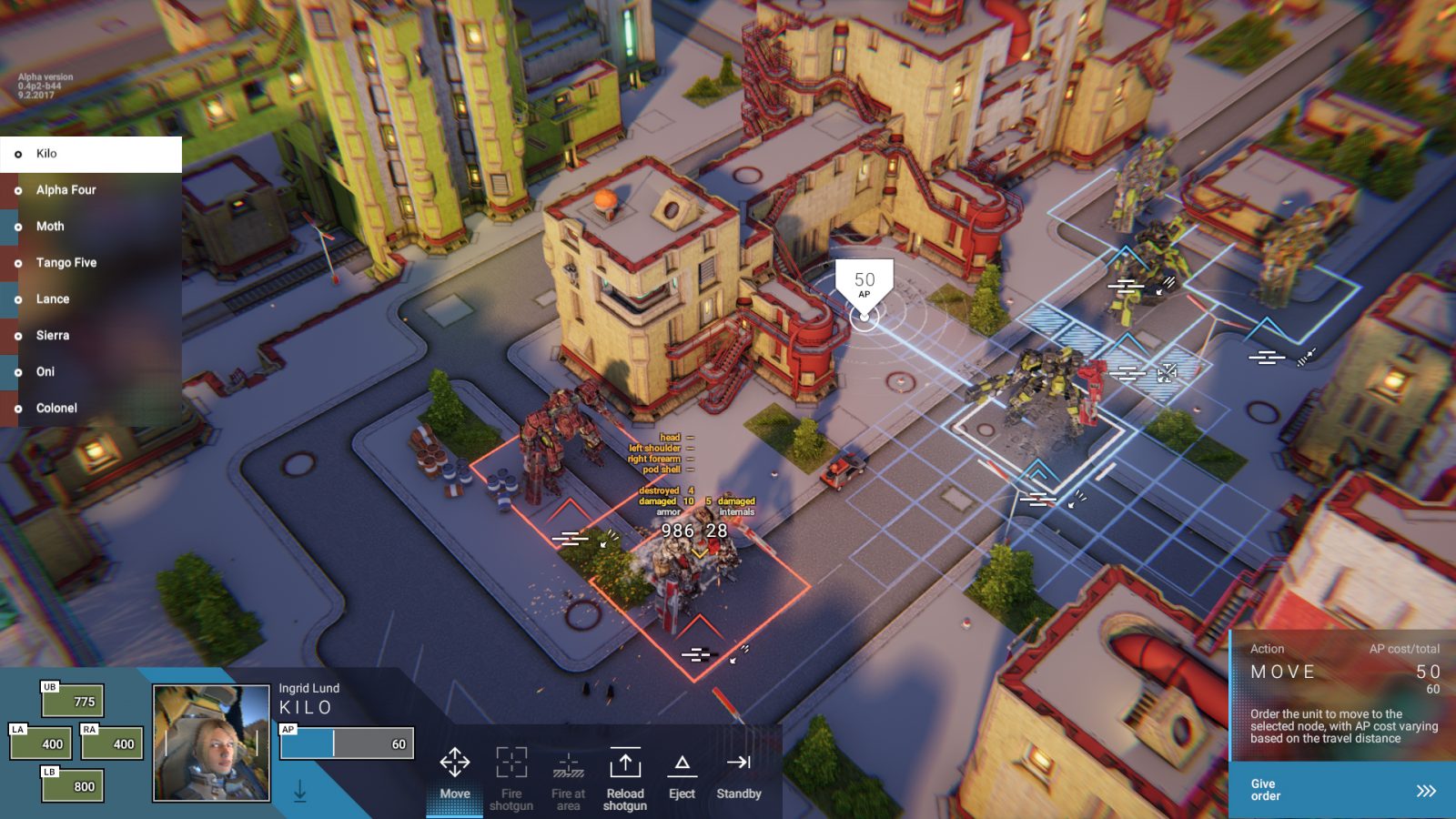Select the Fire at area action icon
1456x819 pixels.
(x=569, y=763)
